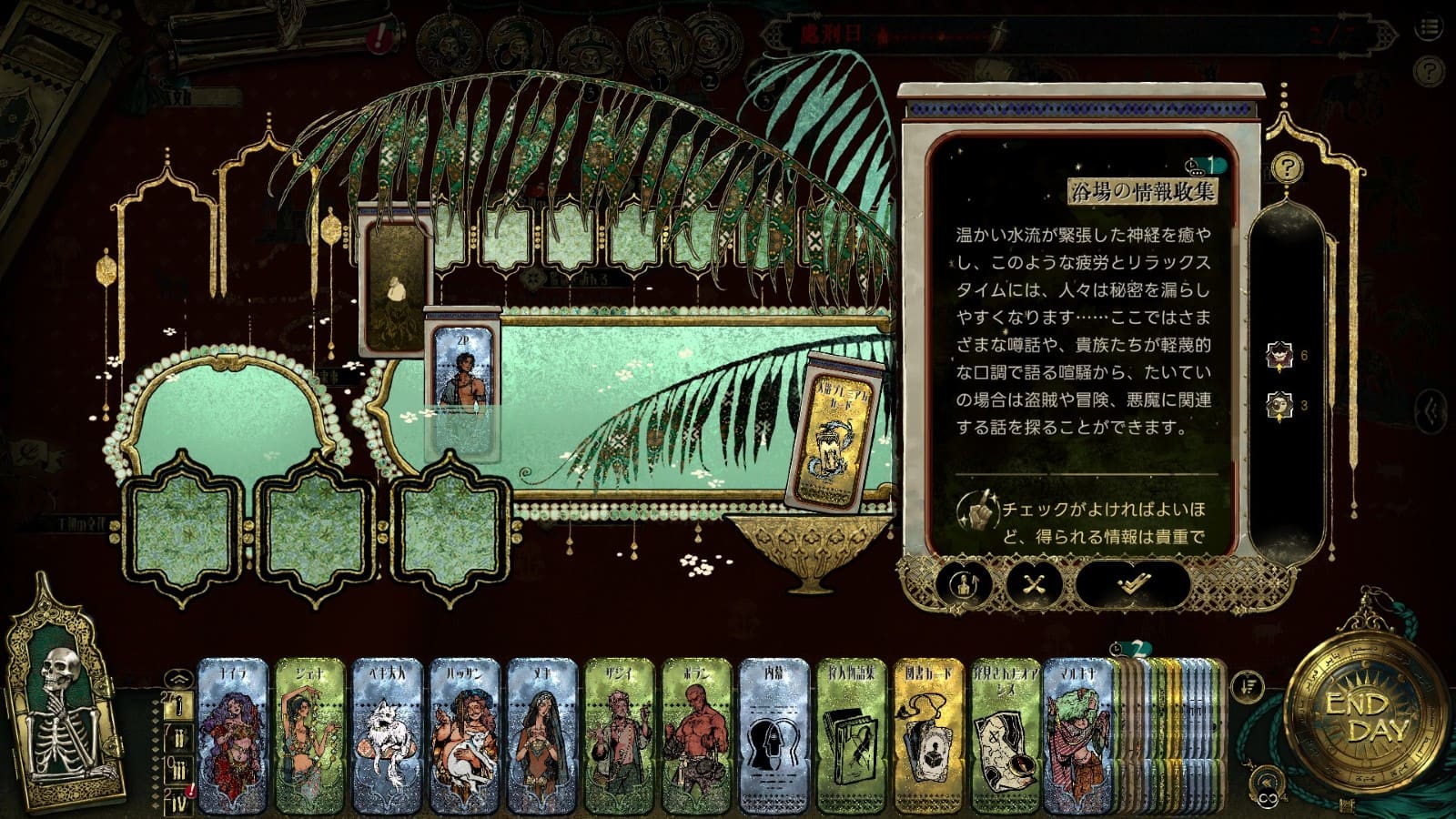This screenshot has height=819, width=1456.
Task: Sort the hand with the sort icon
Action: [1246, 685]
